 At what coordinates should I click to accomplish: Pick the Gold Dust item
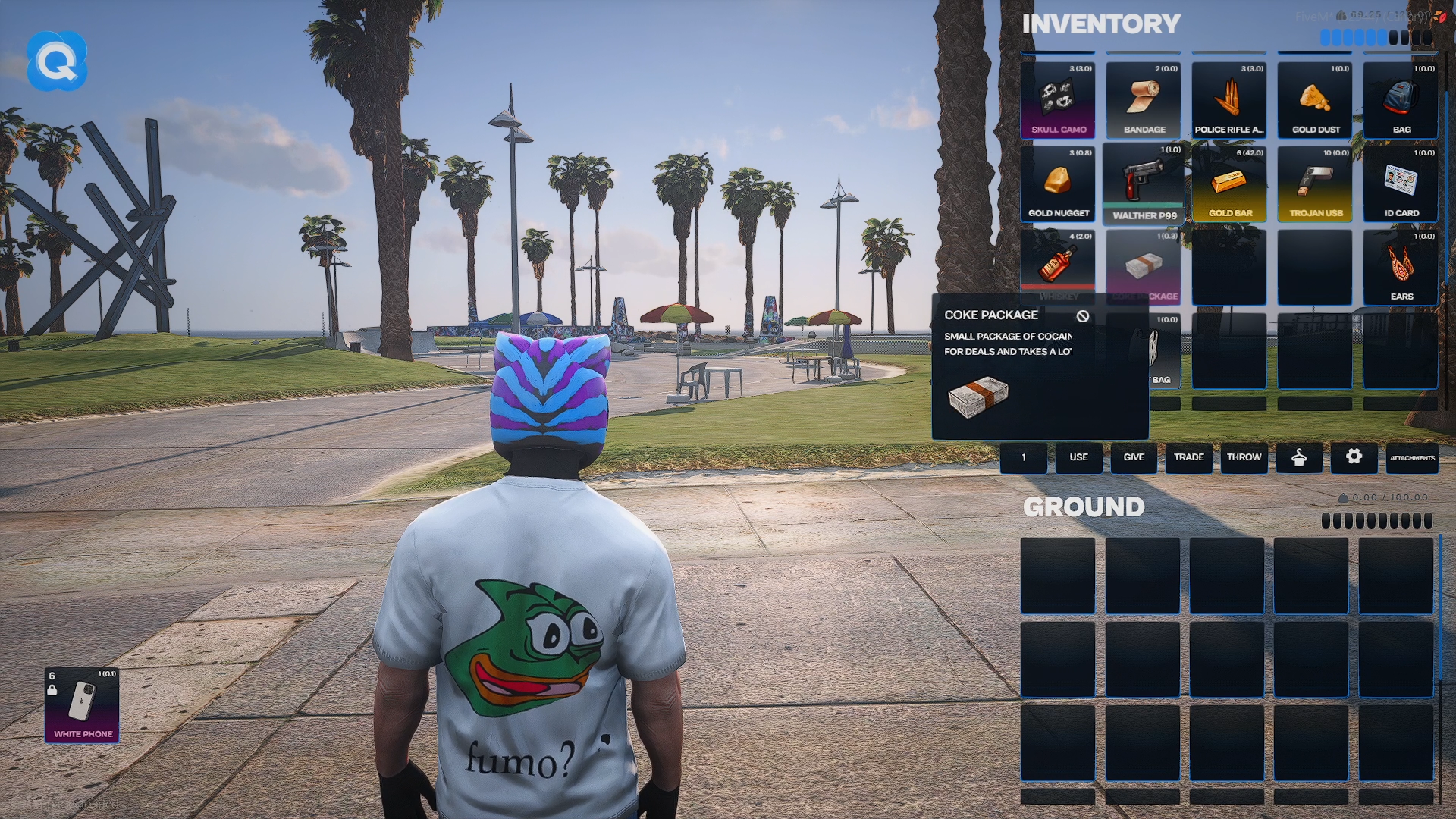click(1315, 100)
